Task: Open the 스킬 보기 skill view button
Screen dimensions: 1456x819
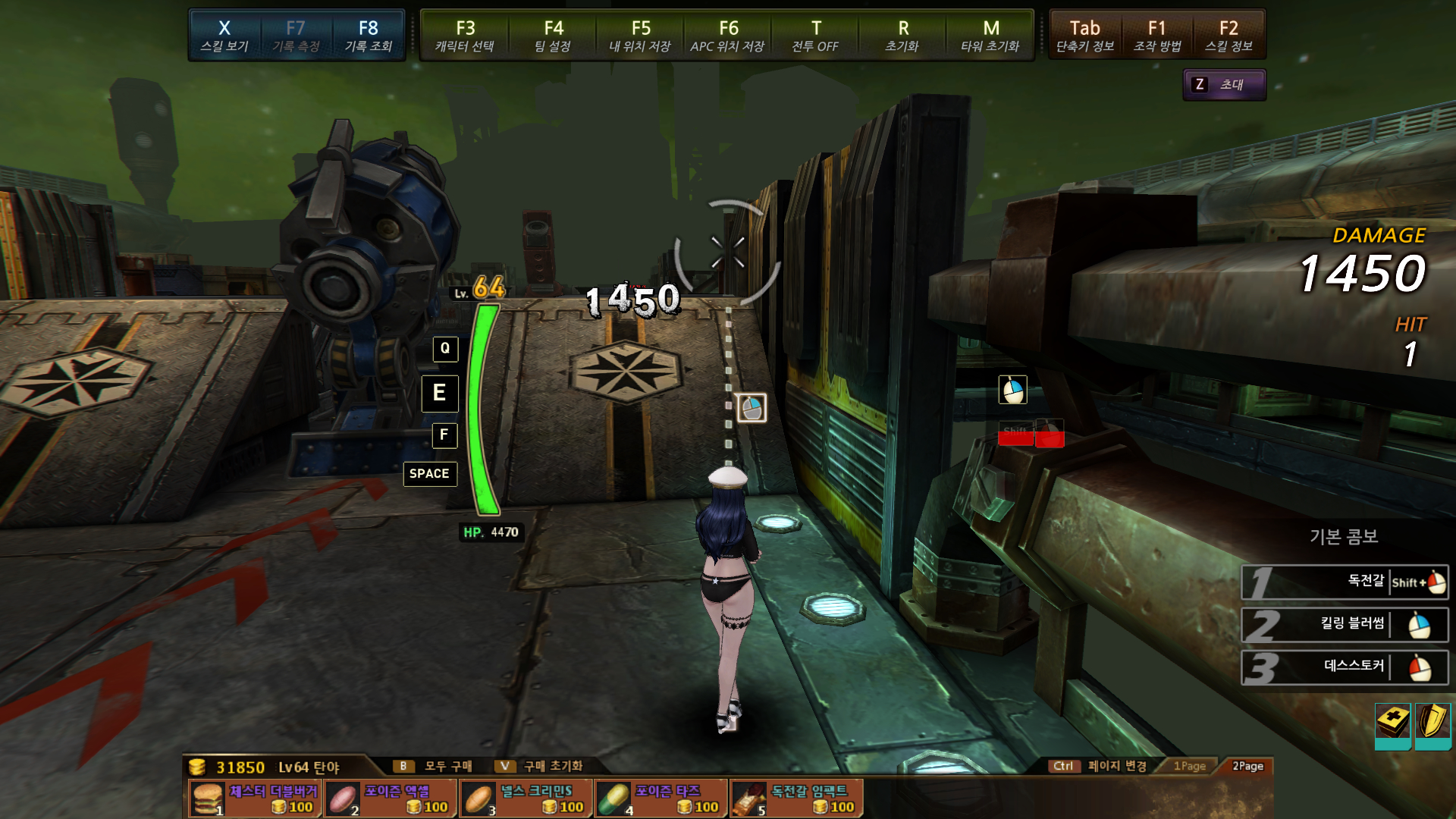Action: [224, 36]
